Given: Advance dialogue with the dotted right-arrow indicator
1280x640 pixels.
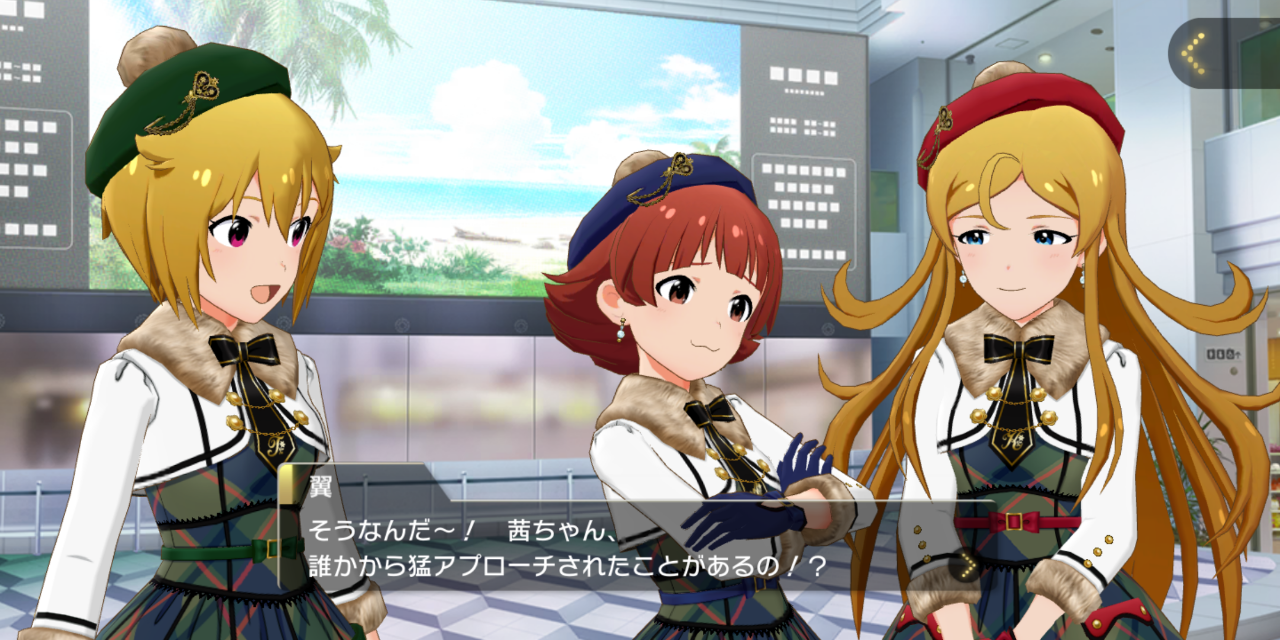Looking at the screenshot, I should tap(964, 567).
